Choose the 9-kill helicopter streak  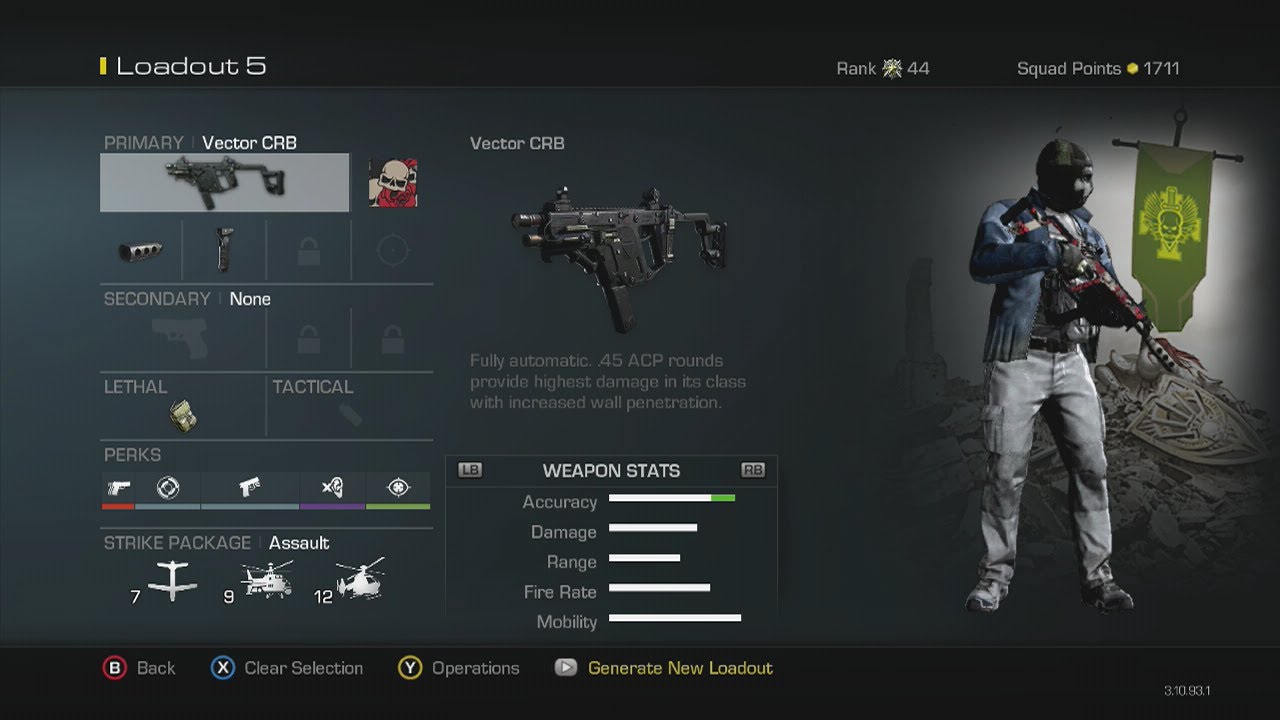[267, 580]
